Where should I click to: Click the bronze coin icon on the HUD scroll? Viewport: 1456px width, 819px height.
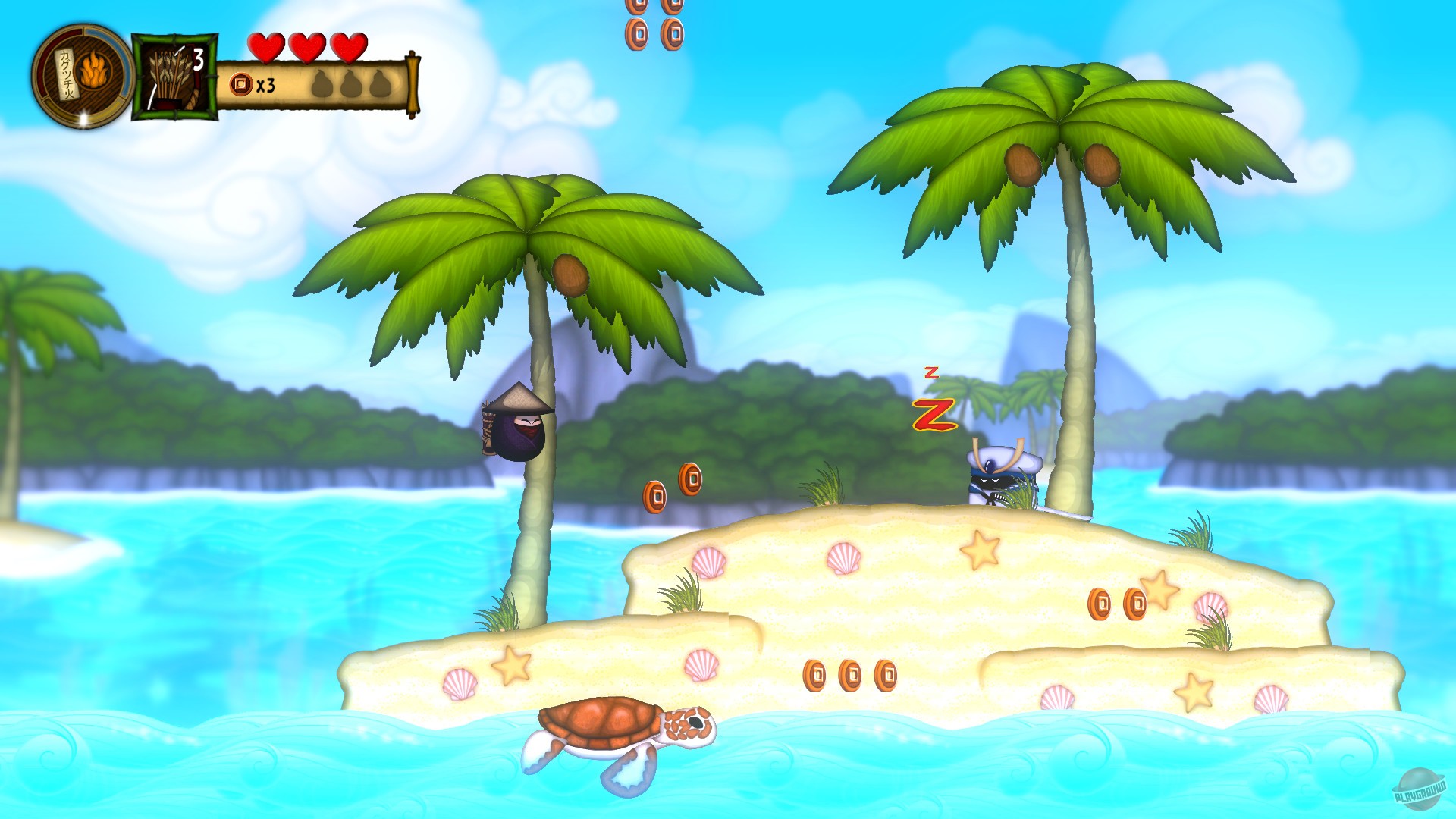click(240, 83)
